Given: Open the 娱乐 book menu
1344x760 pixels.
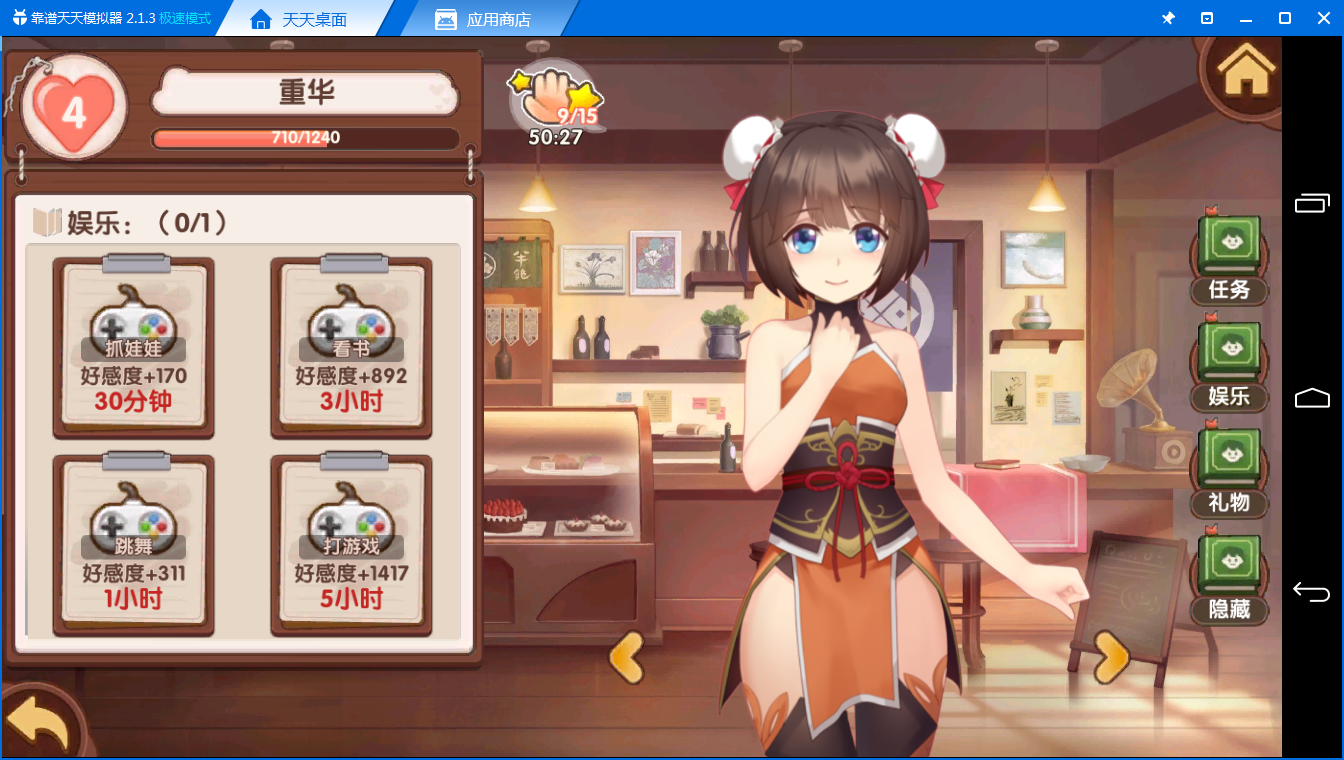Looking at the screenshot, I should pos(1229,365).
